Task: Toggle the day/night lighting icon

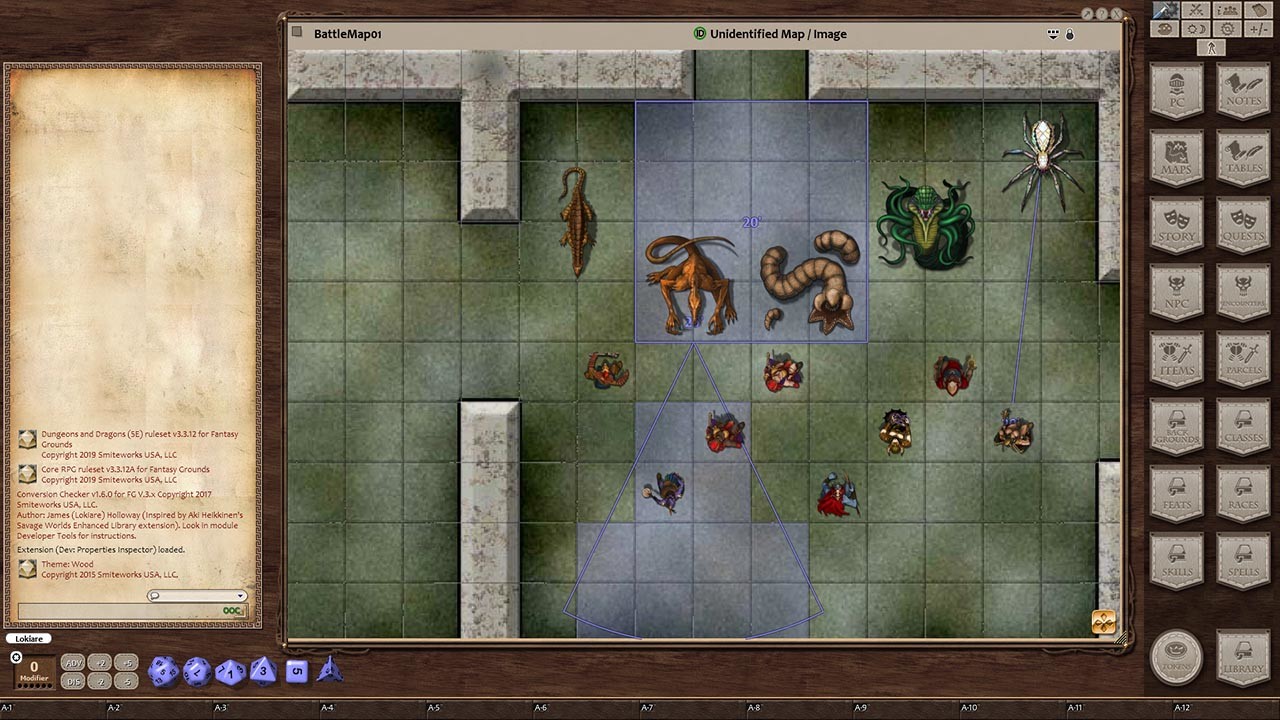Action: (1194, 27)
